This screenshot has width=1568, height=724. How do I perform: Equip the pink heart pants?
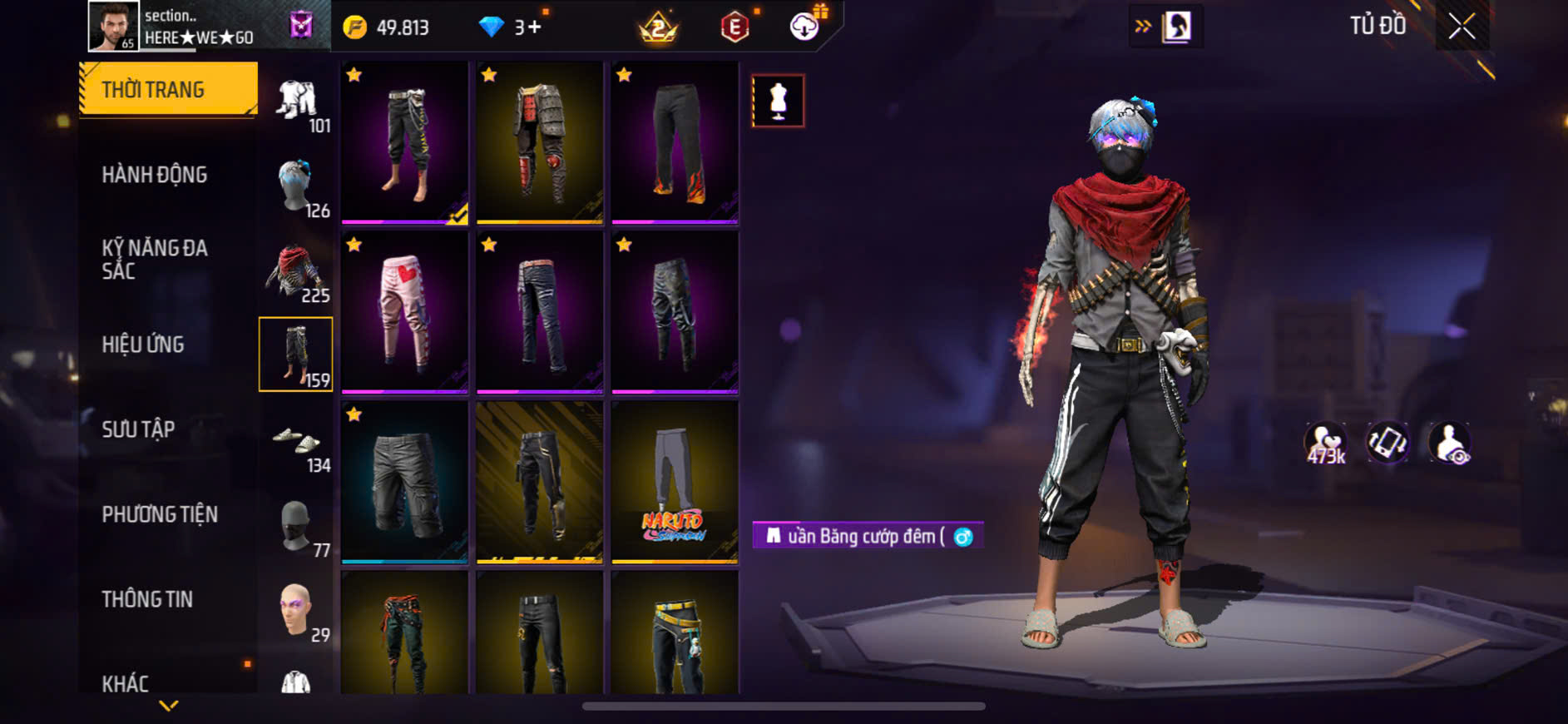405,312
